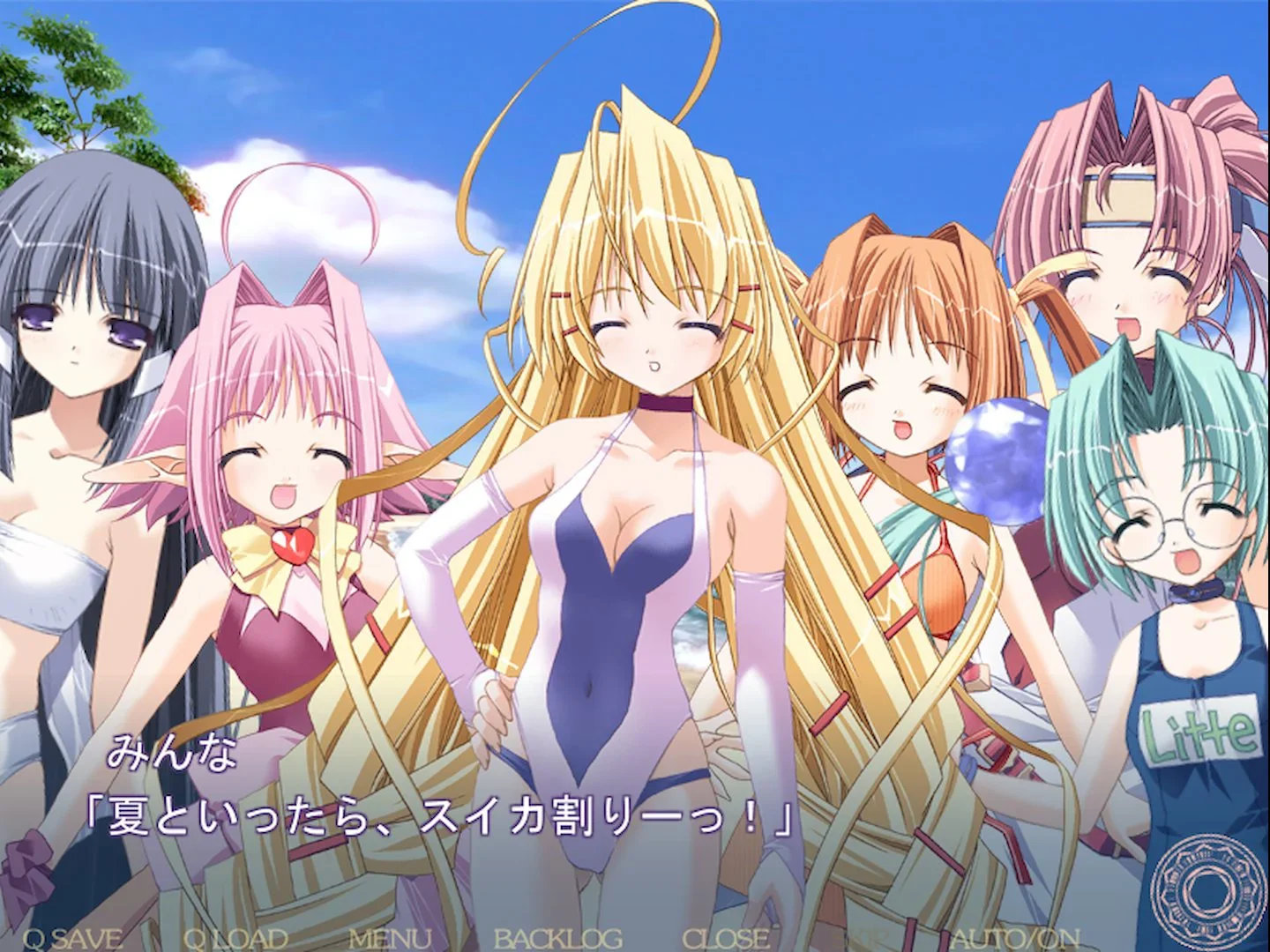Toggle AUTO/ON automatic text mode
The width and height of the screenshot is (1270, 952).
click(x=1014, y=937)
